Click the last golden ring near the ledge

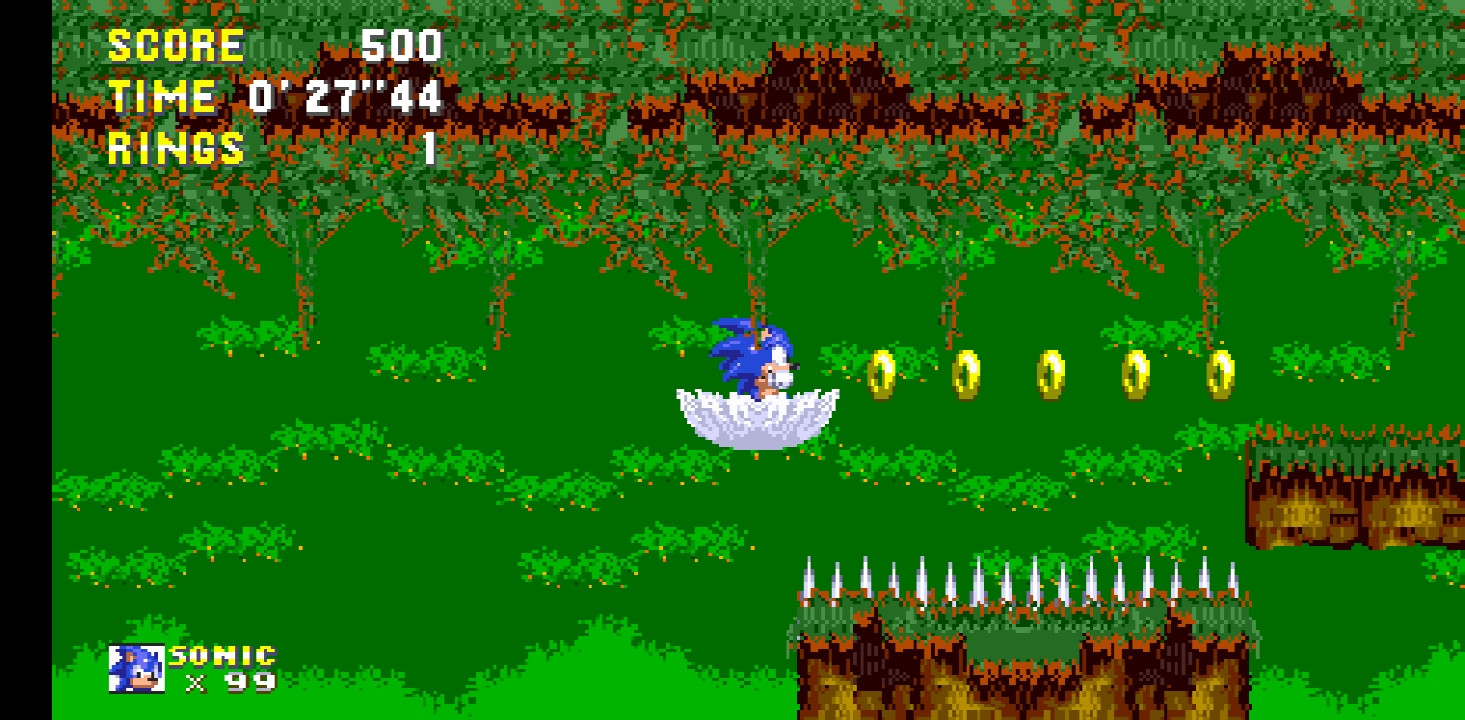(1219, 374)
